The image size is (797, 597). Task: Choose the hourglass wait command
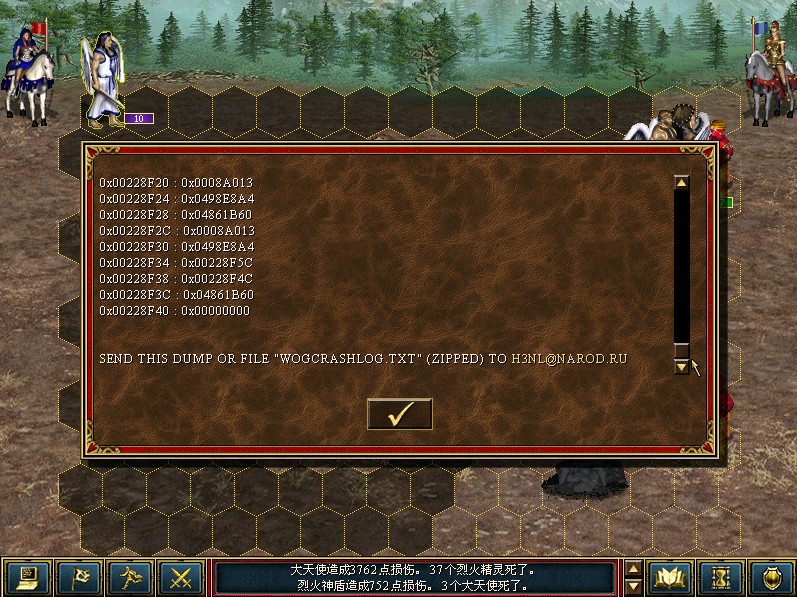pos(720,577)
